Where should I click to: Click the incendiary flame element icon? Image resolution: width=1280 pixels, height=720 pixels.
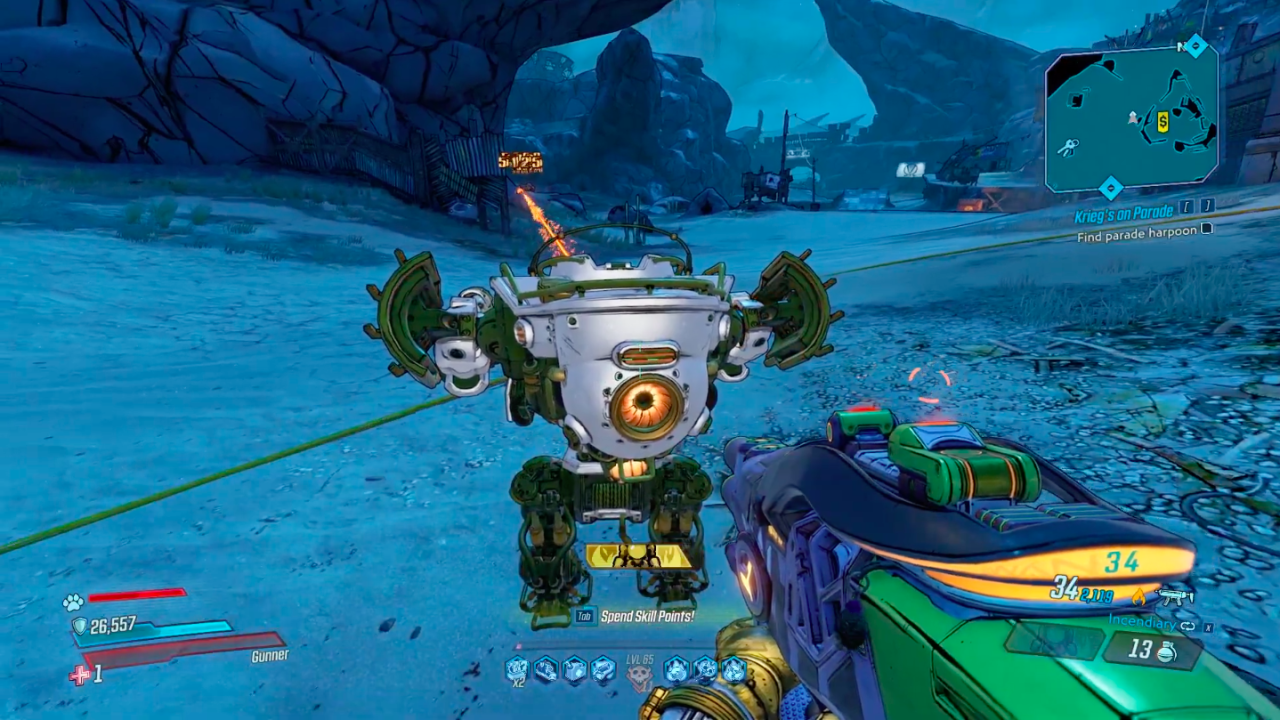pyautogui.click(x=1139, y=598)
